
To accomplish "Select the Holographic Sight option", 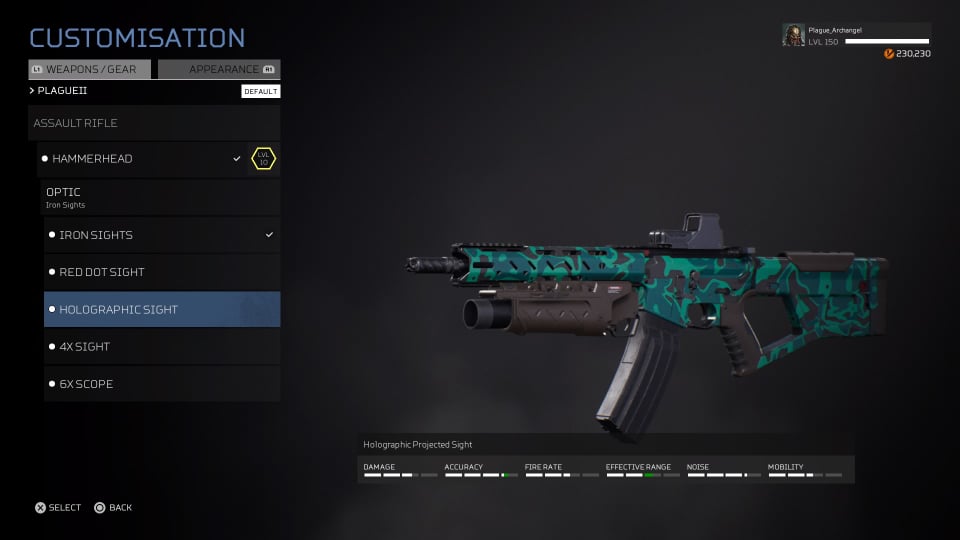I will pyautogui.click(x=161, y=309).
